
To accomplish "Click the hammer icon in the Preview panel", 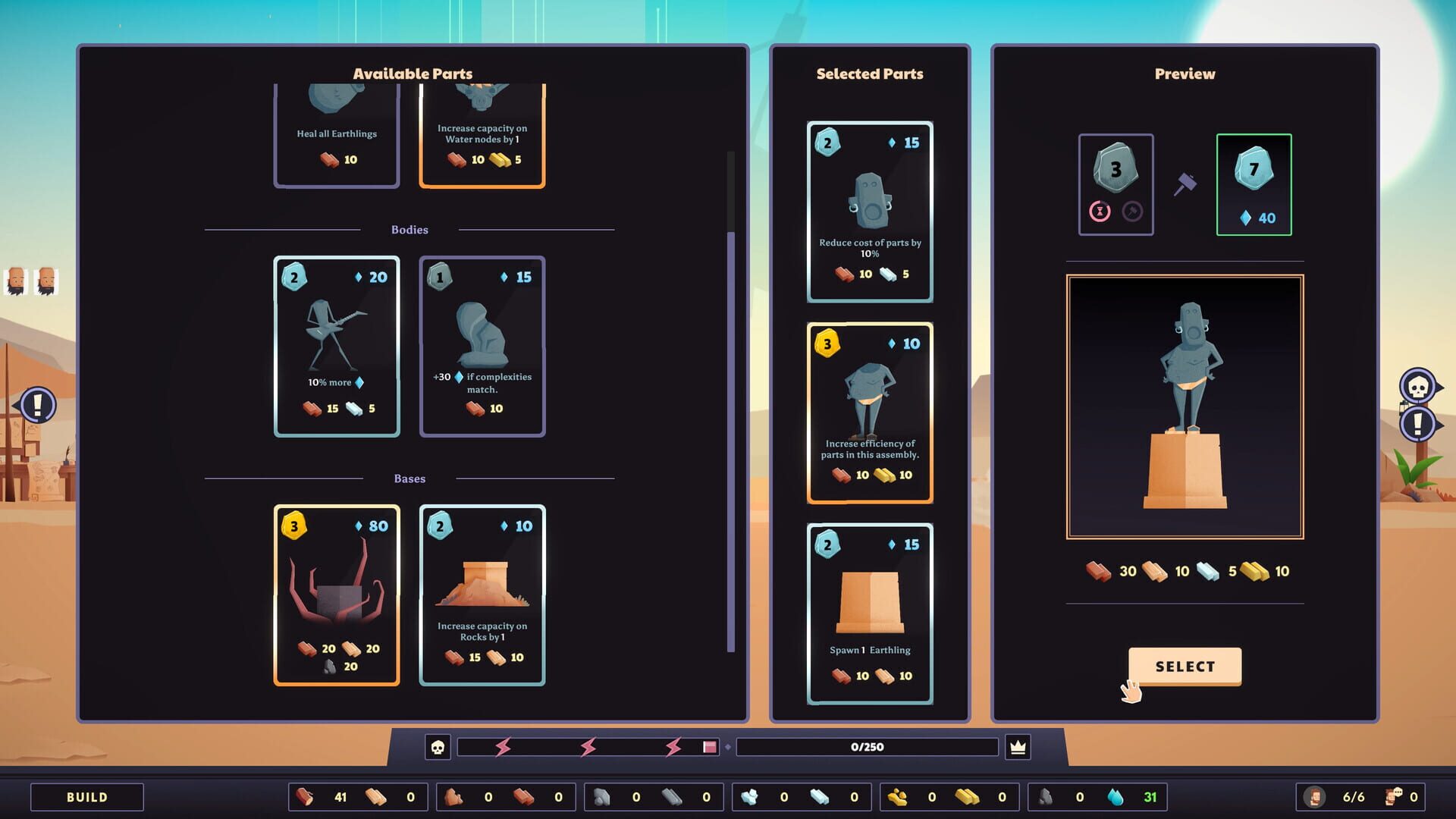I will click(1185, 184).
